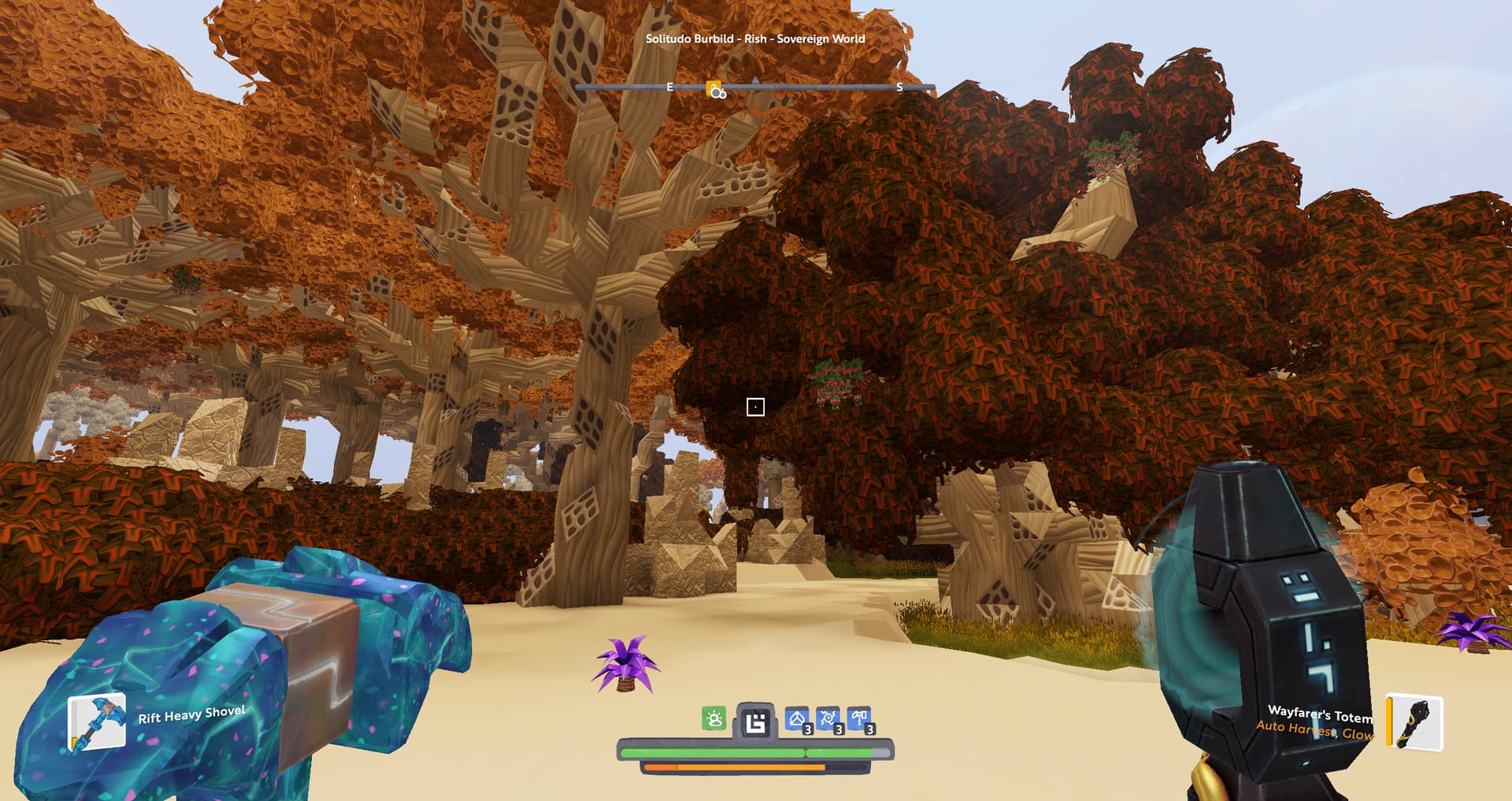
Task: Select the Wayfarer's Totem right-hand slot
Action: click(1415, 721)
